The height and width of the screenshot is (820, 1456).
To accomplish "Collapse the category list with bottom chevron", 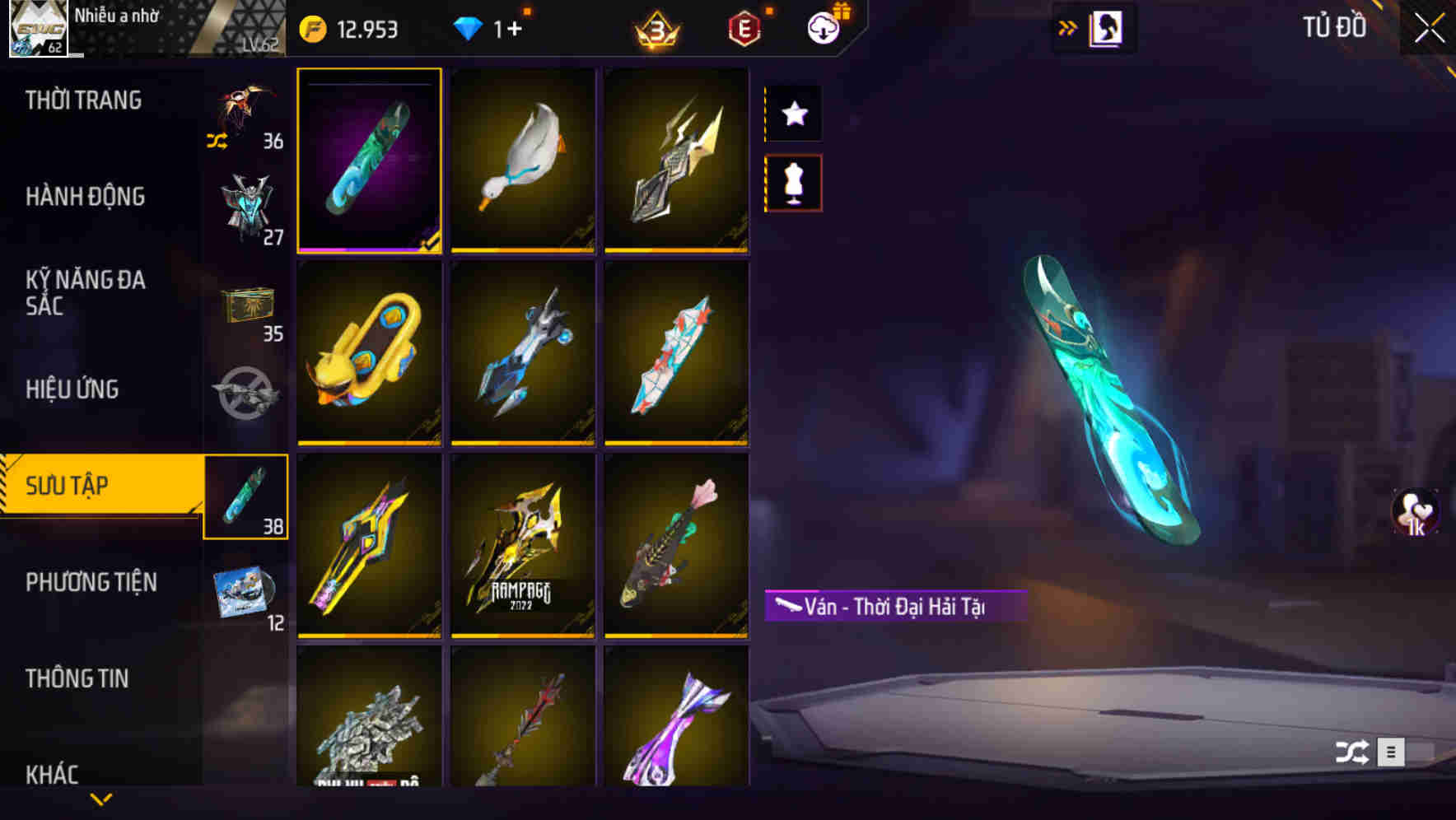I will pos(101,797).
